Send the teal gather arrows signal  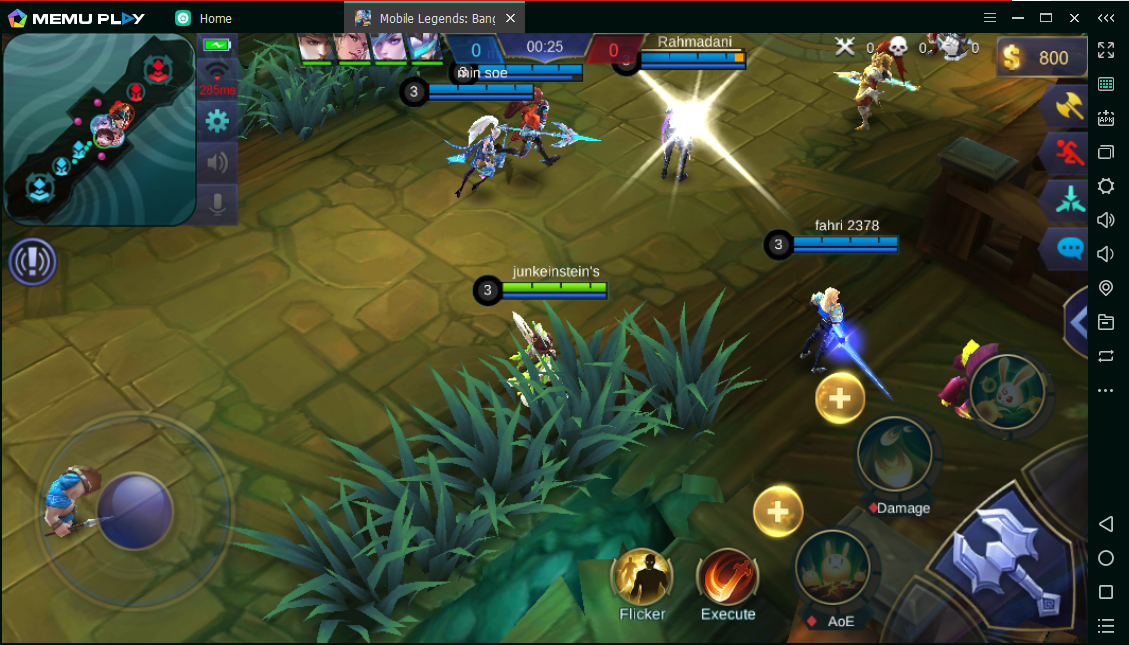(x=1069, y=200)
